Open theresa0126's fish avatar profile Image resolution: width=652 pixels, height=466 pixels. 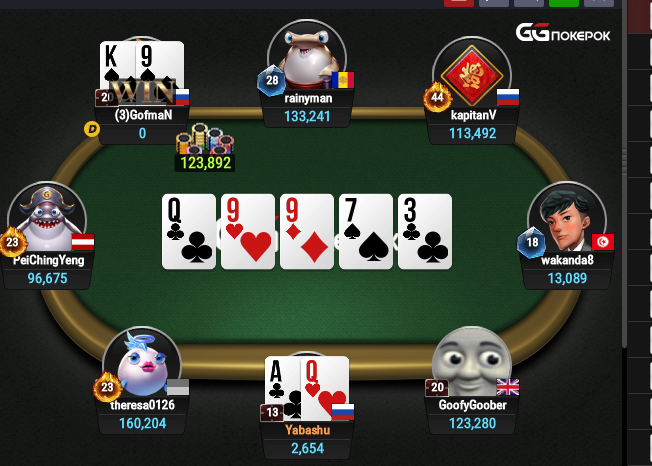point(142,364)
